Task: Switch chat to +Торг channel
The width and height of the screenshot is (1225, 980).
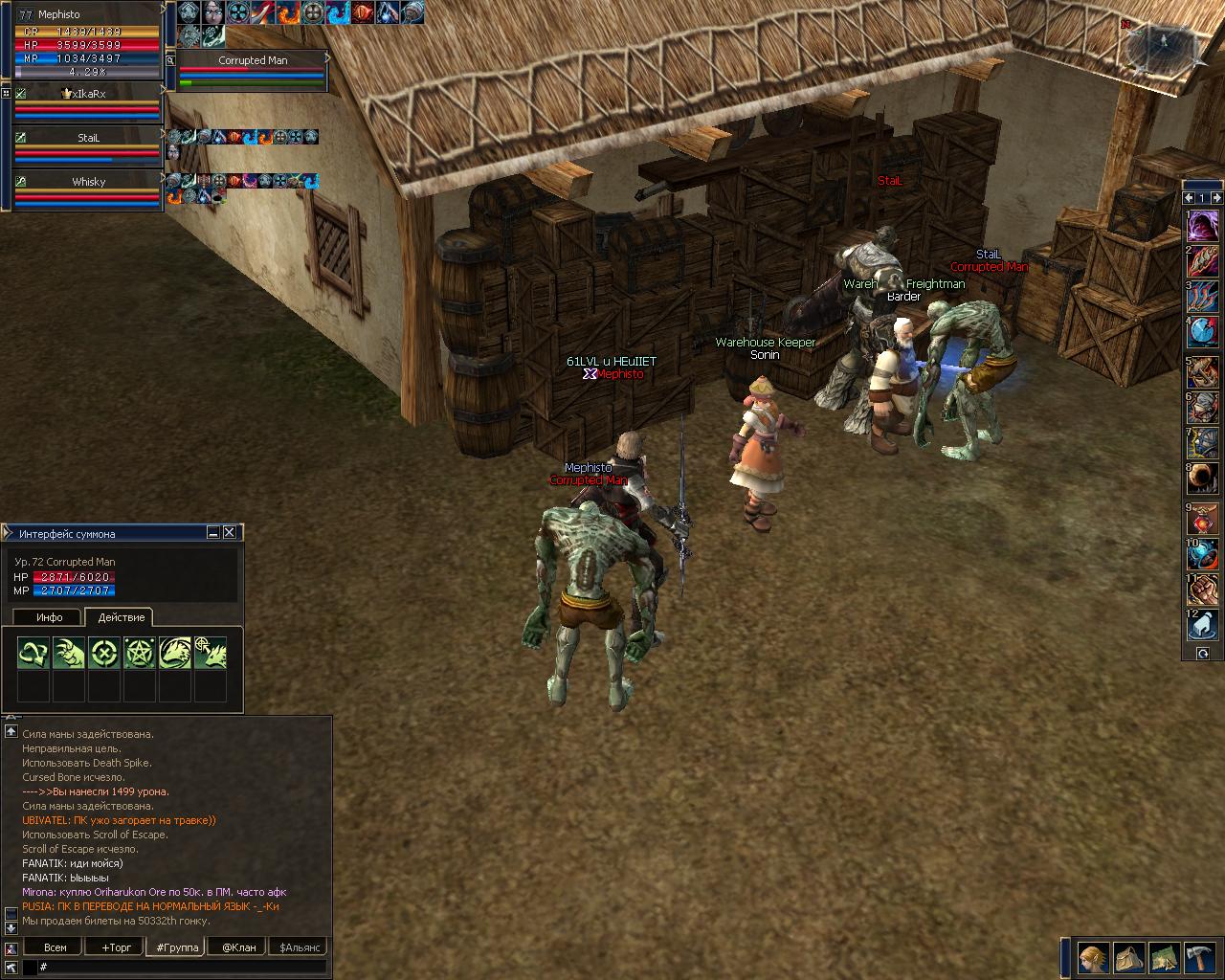Action: pyautogui.click(x=116, y=947)
